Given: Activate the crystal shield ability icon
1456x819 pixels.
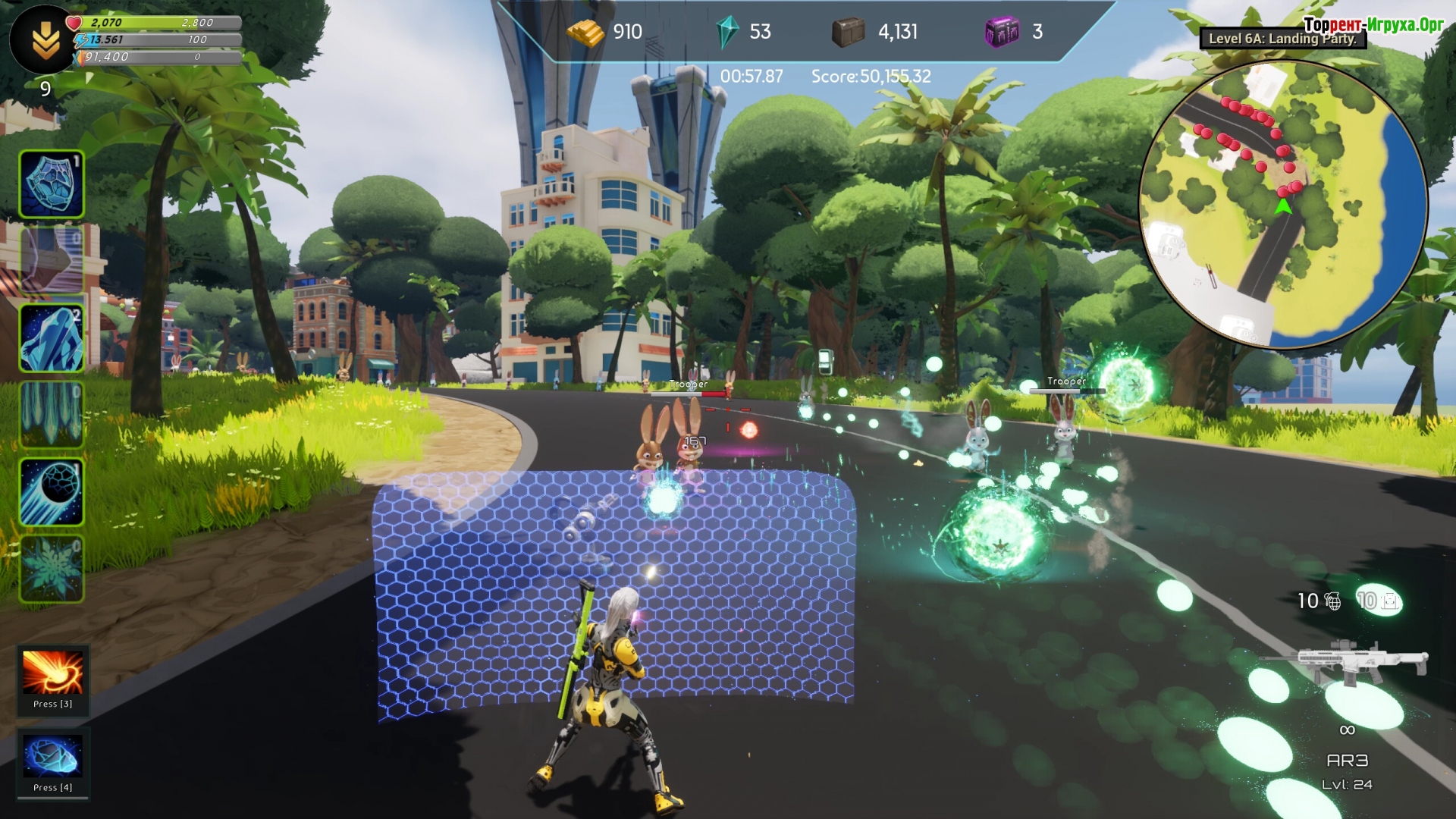Looking at the screenshot, I should pyautogui.click(x=52, y=184).
